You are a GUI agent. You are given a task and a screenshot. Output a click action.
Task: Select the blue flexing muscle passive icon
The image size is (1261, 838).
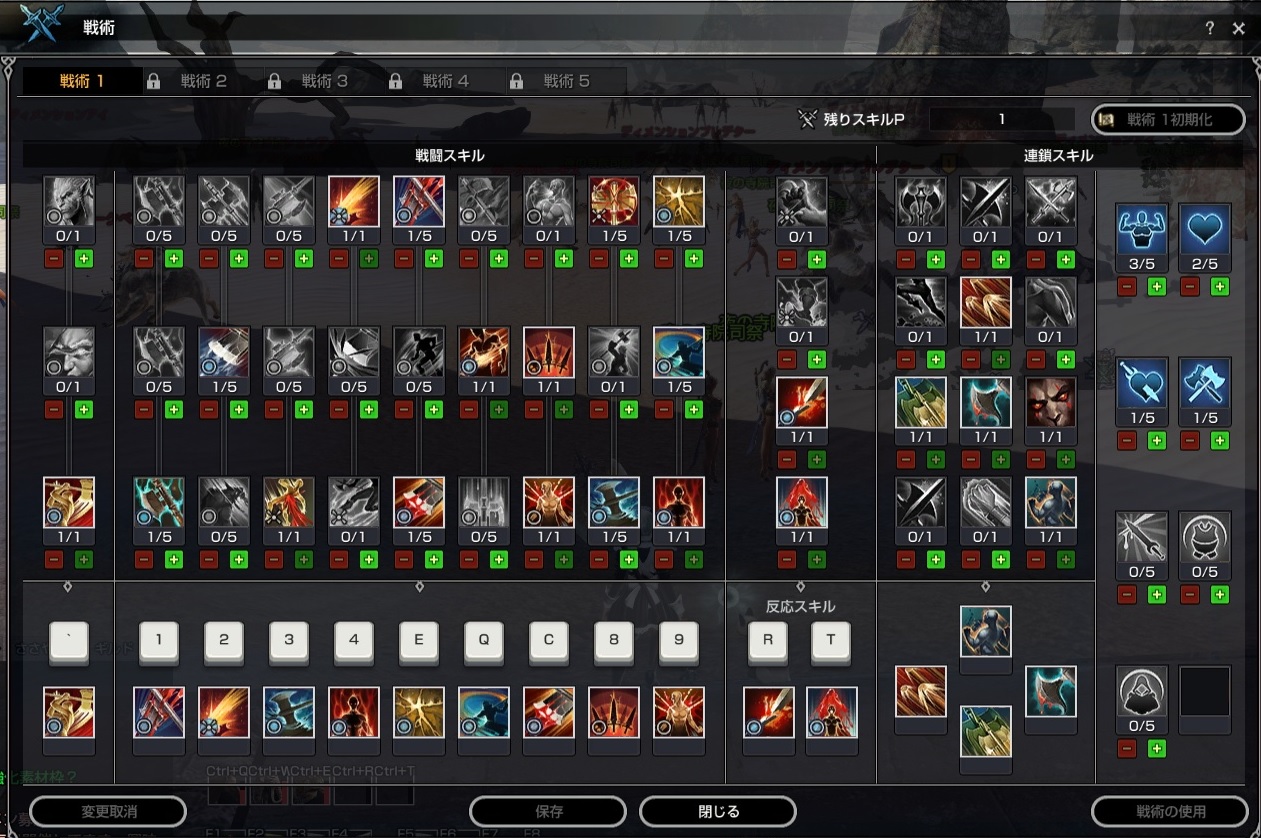click(x=1141, y=228)
